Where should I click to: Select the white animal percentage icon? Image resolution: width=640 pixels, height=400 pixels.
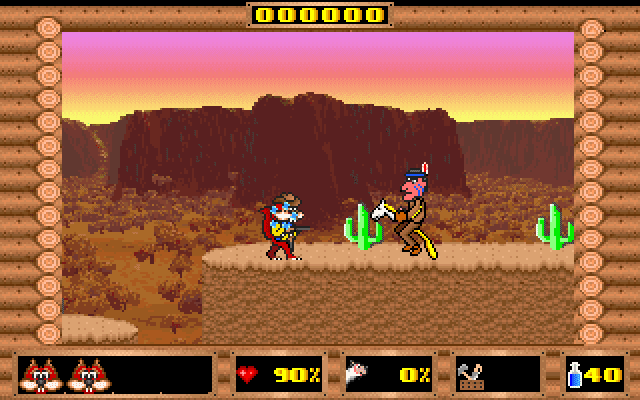tap(359, 375)
